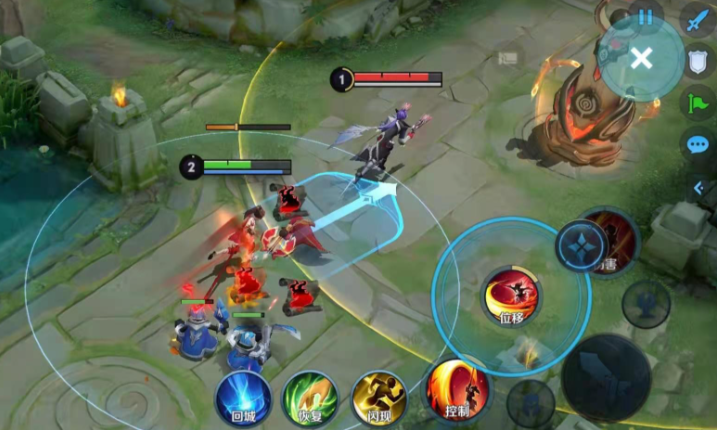Send the shield retreat signal
This screenshot has width=717, height=430.
697,61
